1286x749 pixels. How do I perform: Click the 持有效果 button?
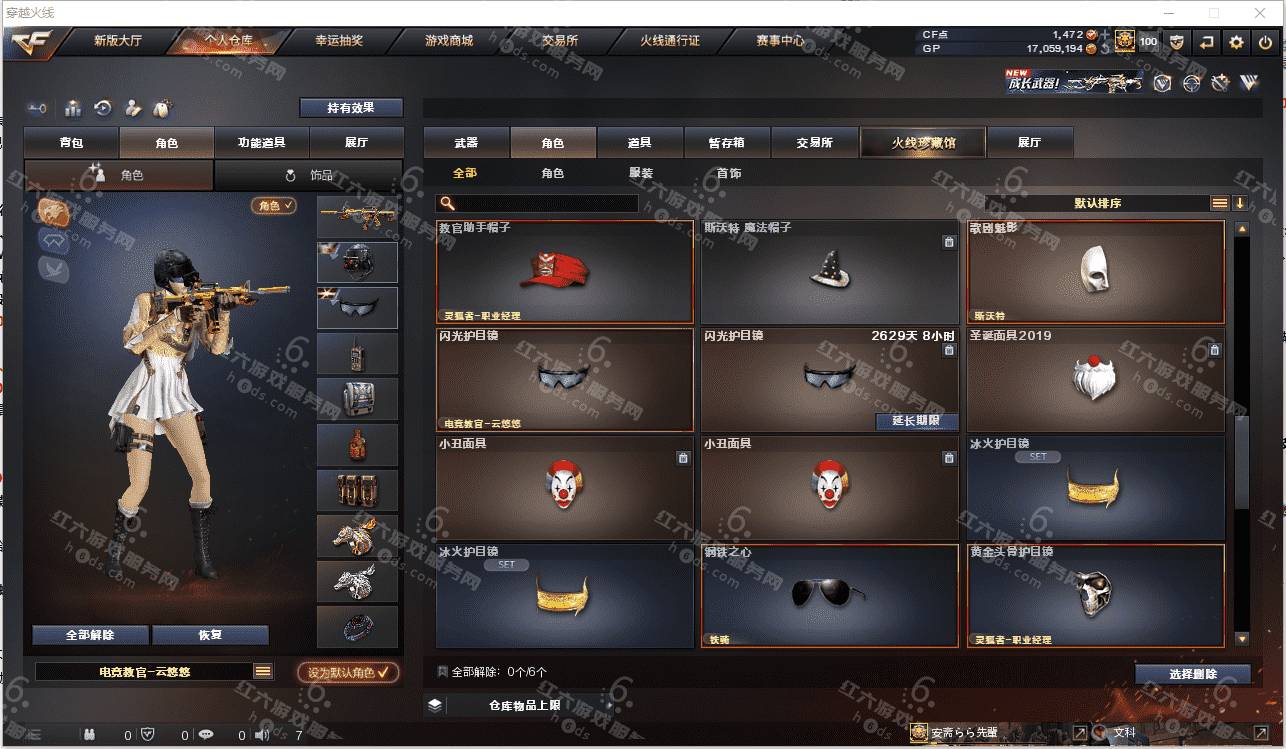coord(351,108)
